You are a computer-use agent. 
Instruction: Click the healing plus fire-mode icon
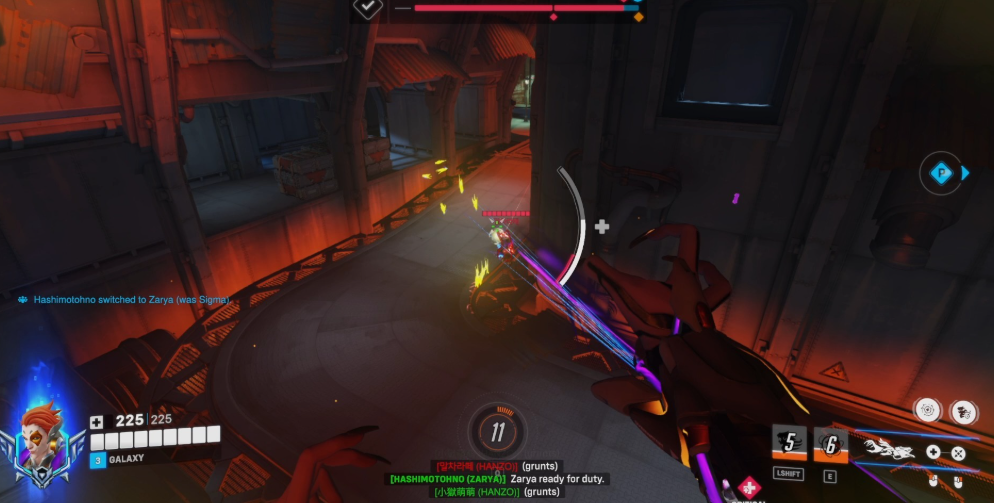coord(933,452)
